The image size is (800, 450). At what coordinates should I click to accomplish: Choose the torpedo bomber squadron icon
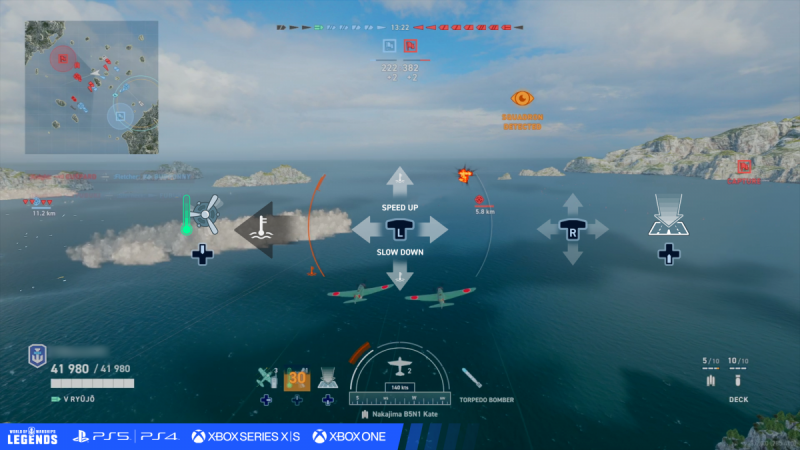[473, 379]
